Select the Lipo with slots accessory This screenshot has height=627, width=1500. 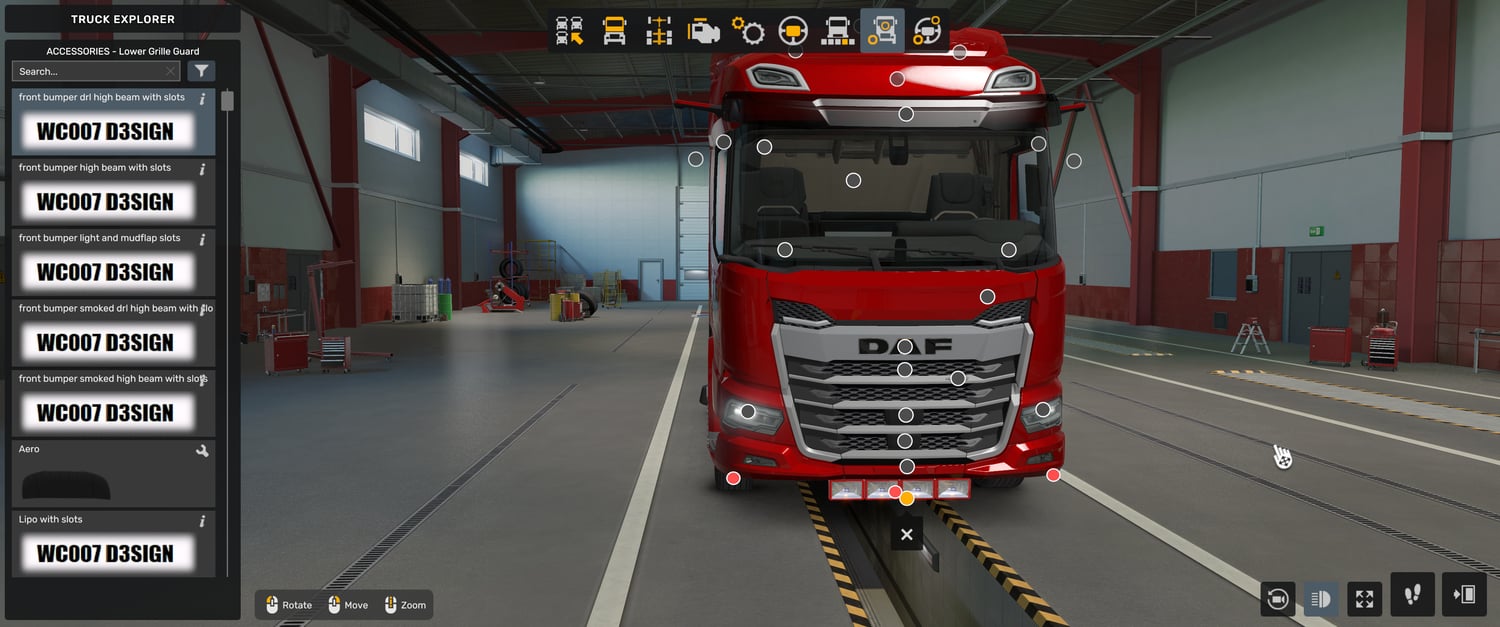[x=113, y=544]
